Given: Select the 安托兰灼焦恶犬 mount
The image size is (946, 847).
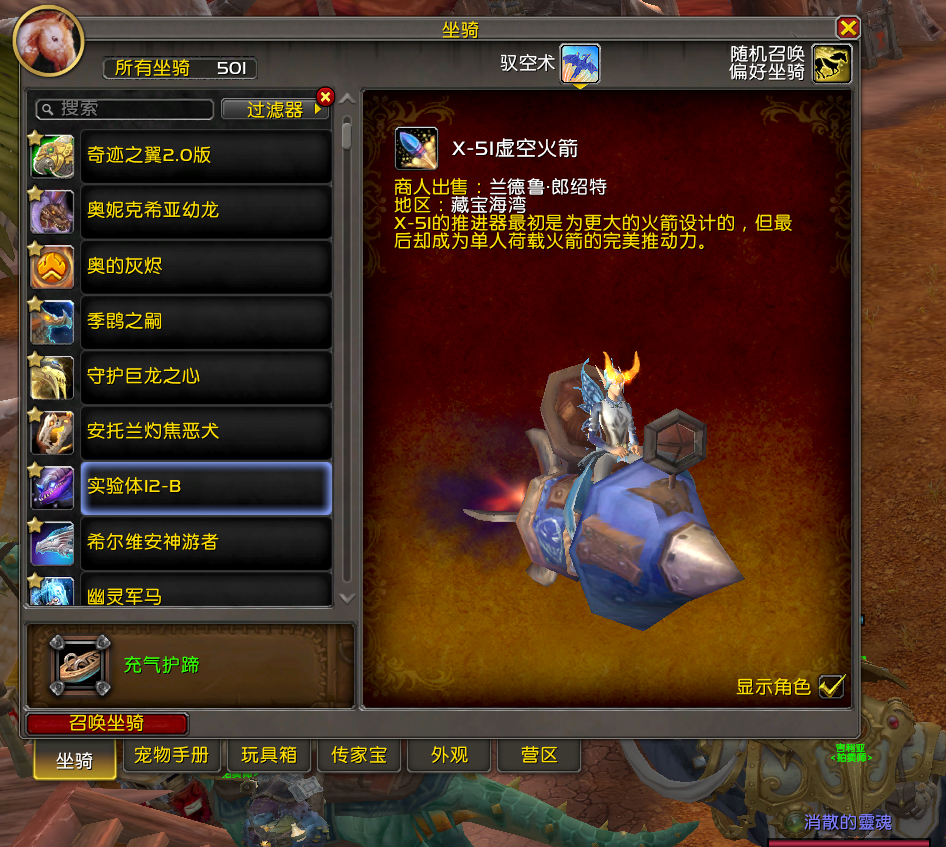Looking at the screenshot, I should click(x=205, y=431).
